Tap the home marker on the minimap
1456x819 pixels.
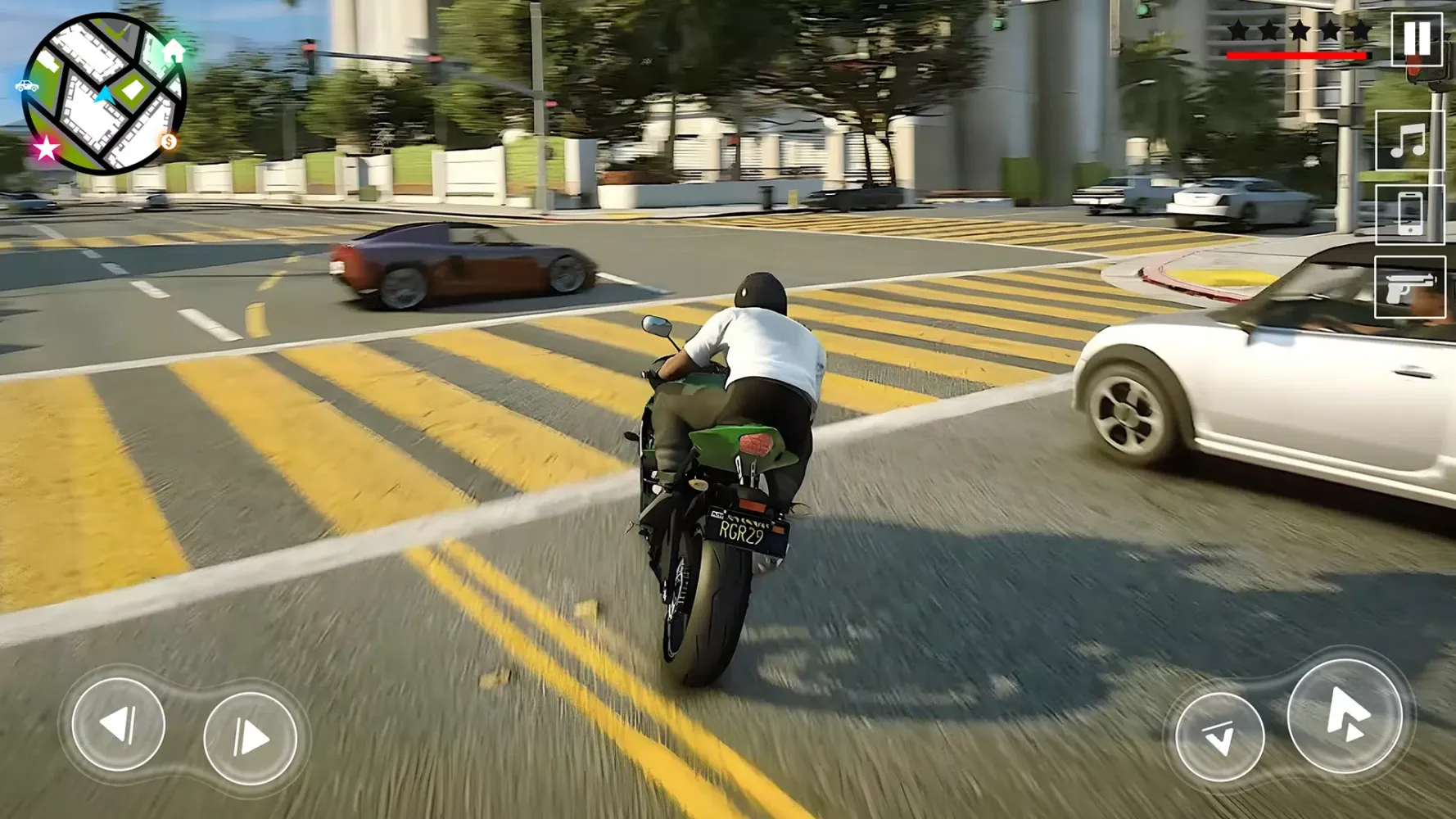pyautogui.click(x=174, y=52)
